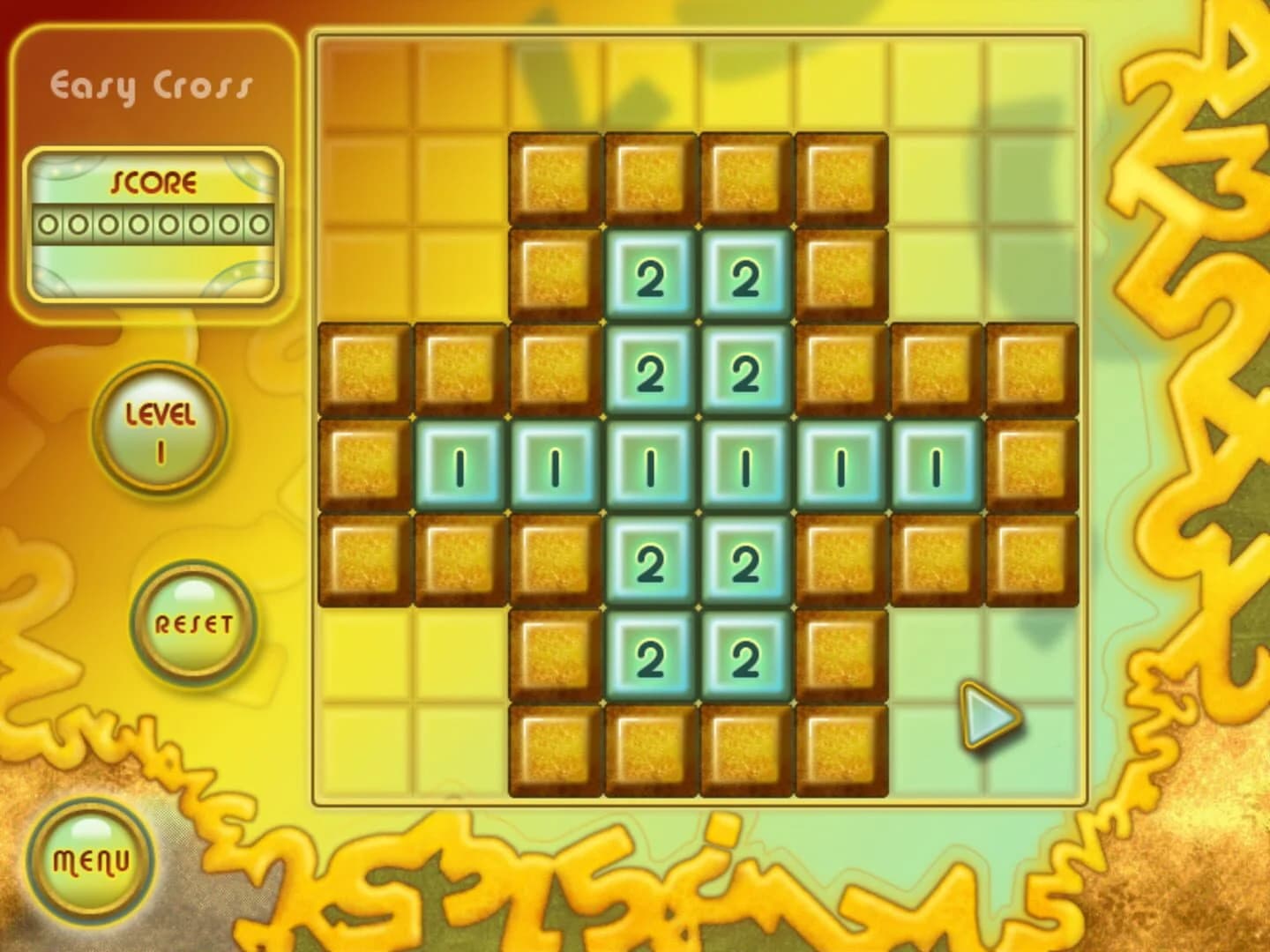
Task: Click the '2' tile directly above the center row
Action: [649, 372]
